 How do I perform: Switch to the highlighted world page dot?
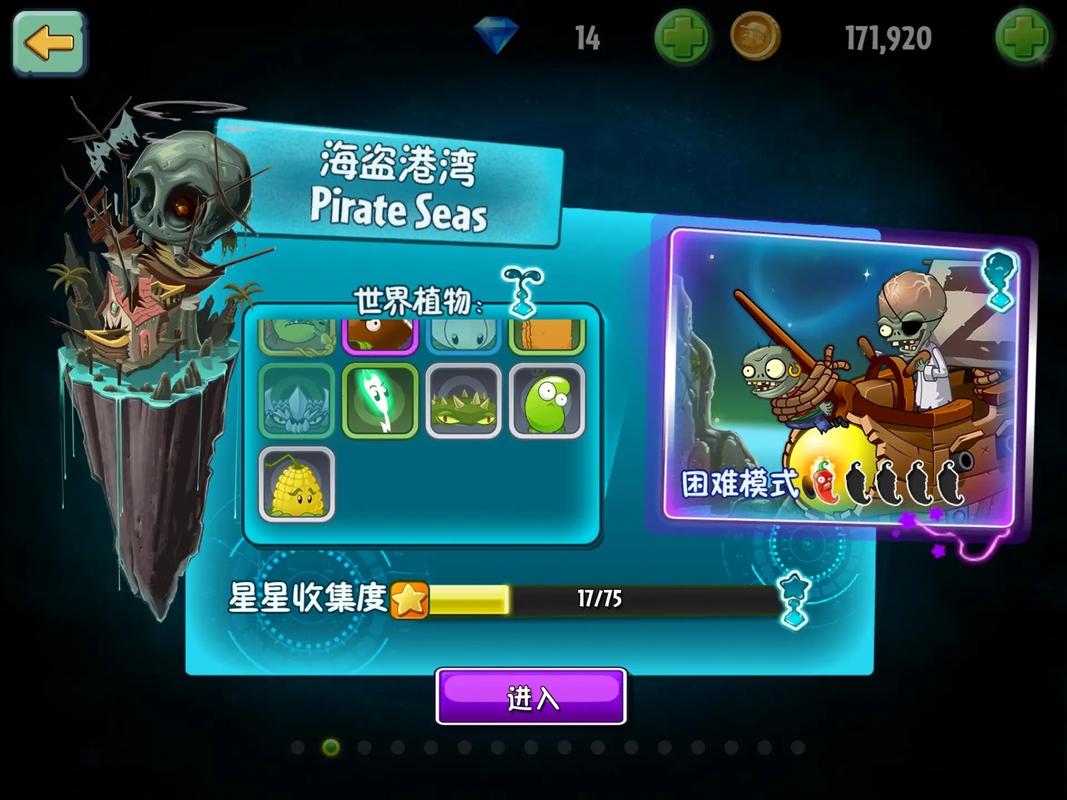click(x=331, y=747)
